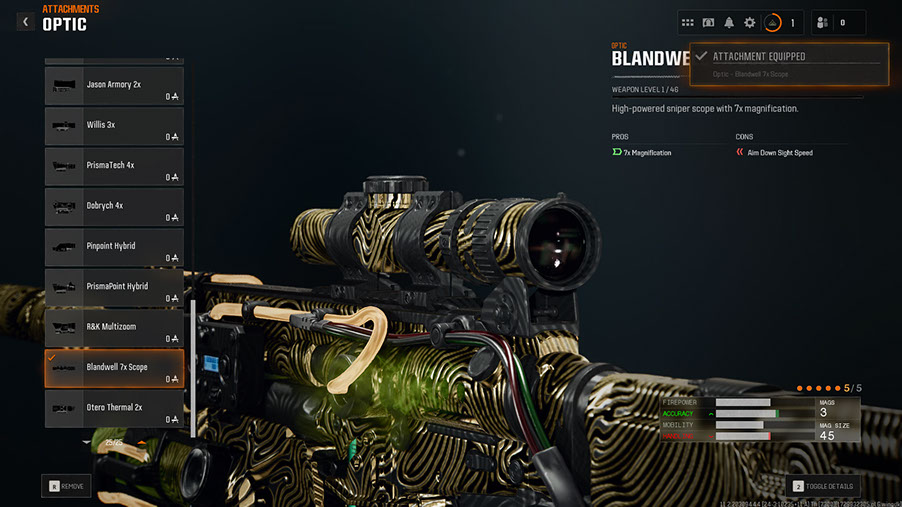This screenshot has width=902, height=507.
Task: Open the grid menu icon
Action: pyautogui.click(x=687, y=22)
